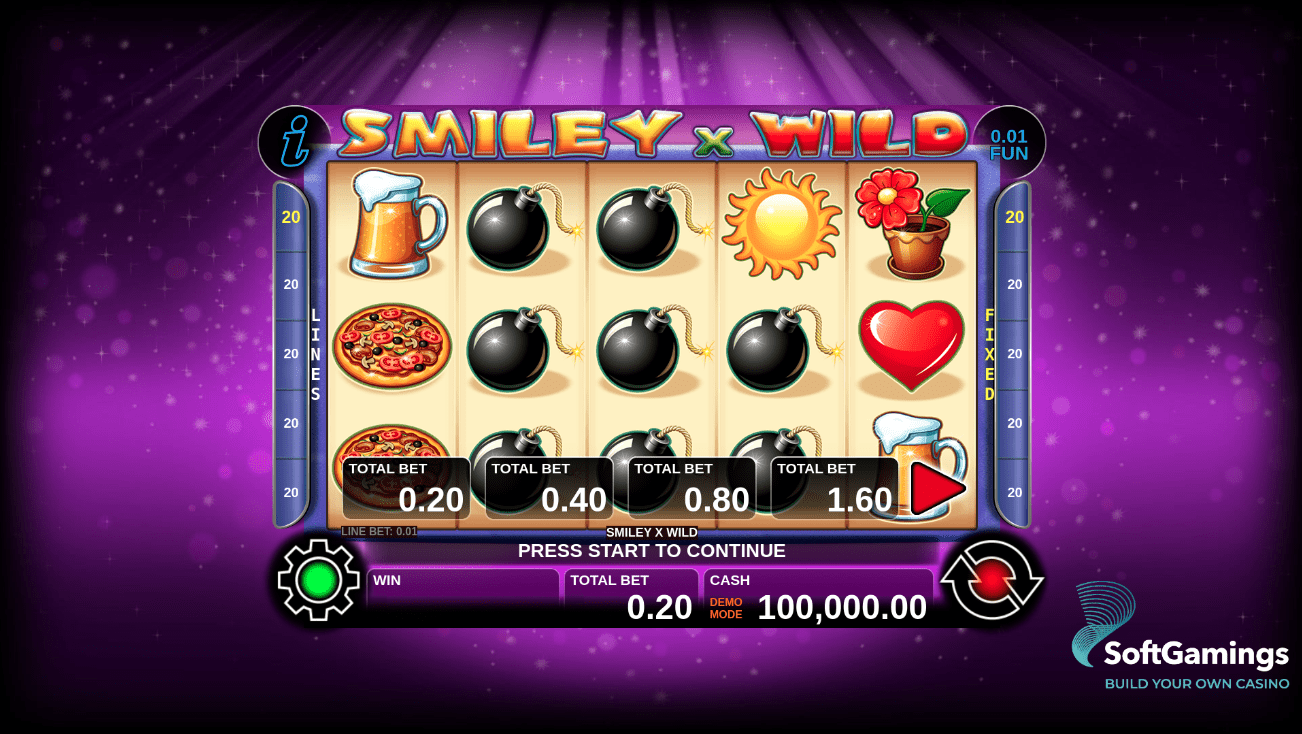Select the TOTAL BET 1.60 option
This screenshot has height=734, width=1302.
833,485
